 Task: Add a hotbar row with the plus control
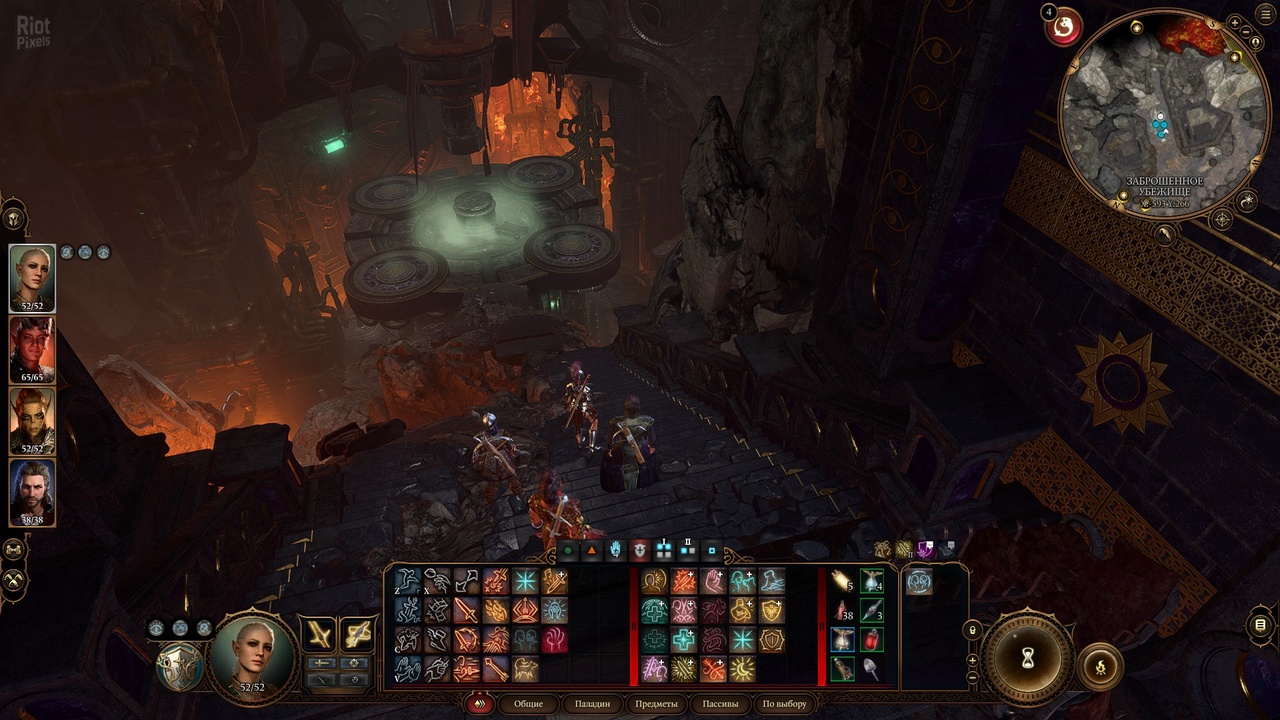tap(972, 661)
